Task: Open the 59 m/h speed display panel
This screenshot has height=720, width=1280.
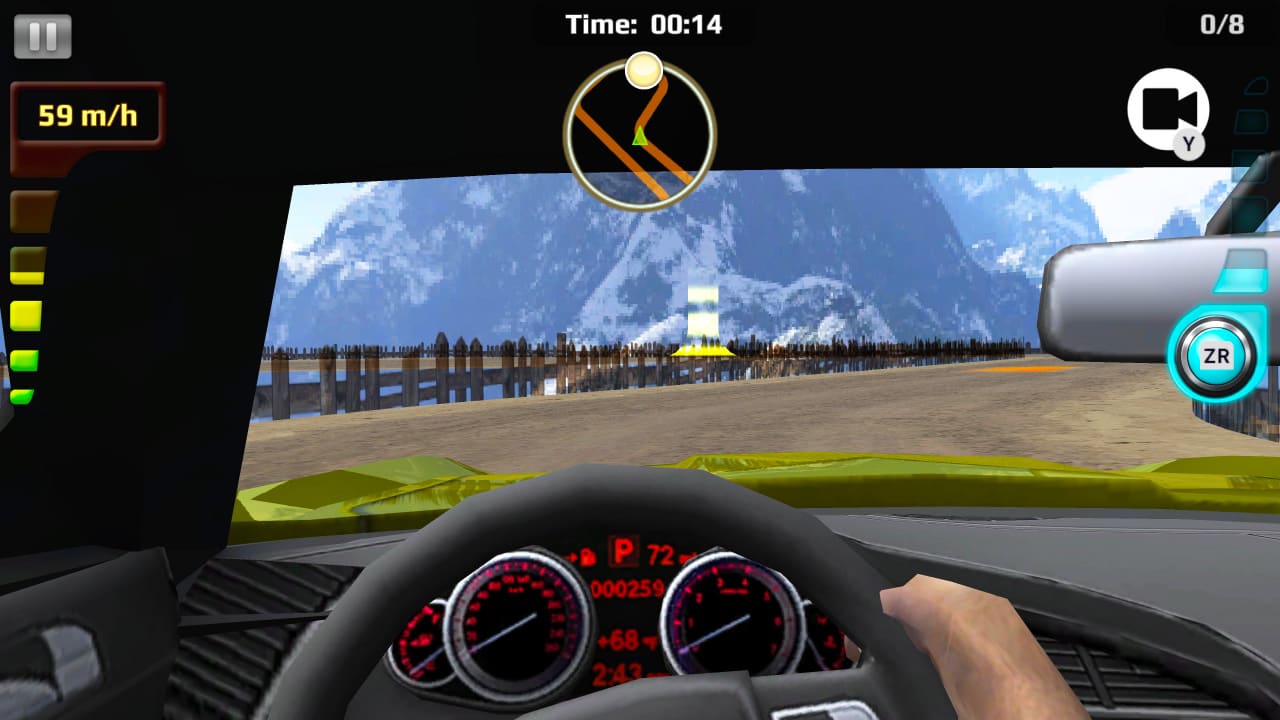Action: 85,115
